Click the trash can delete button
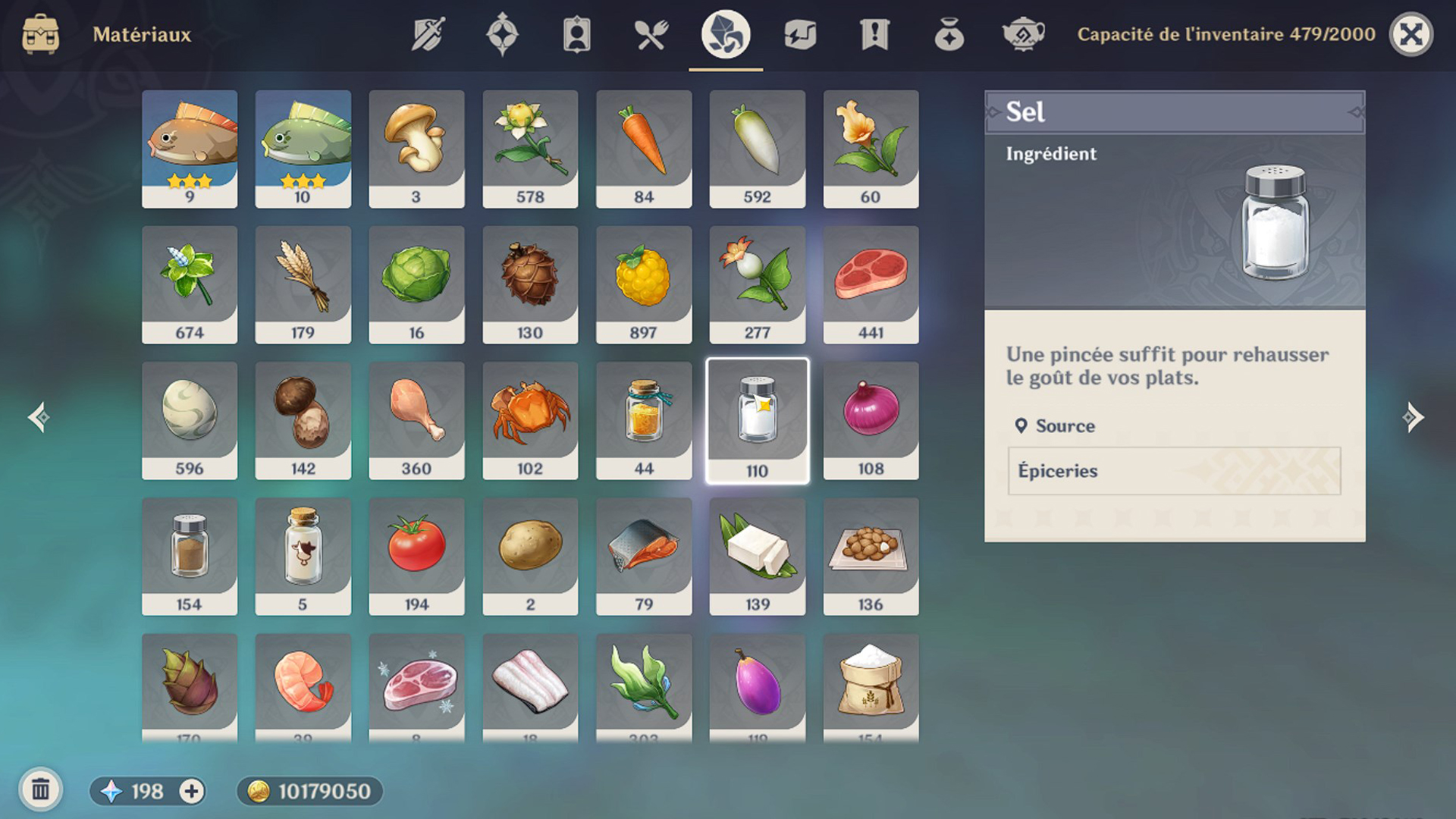 41,790
